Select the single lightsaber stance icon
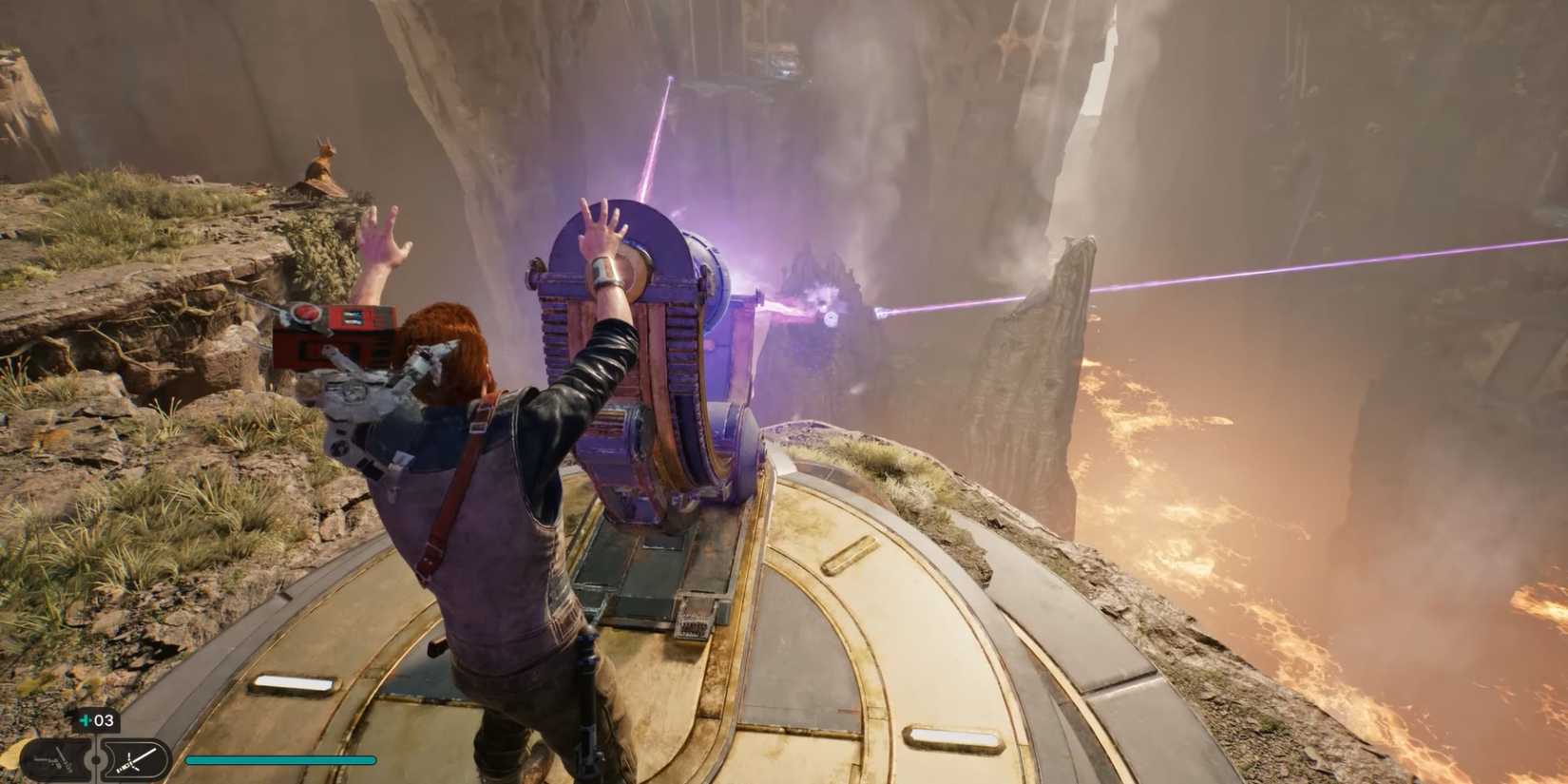1568x784 pixels. 52,758
